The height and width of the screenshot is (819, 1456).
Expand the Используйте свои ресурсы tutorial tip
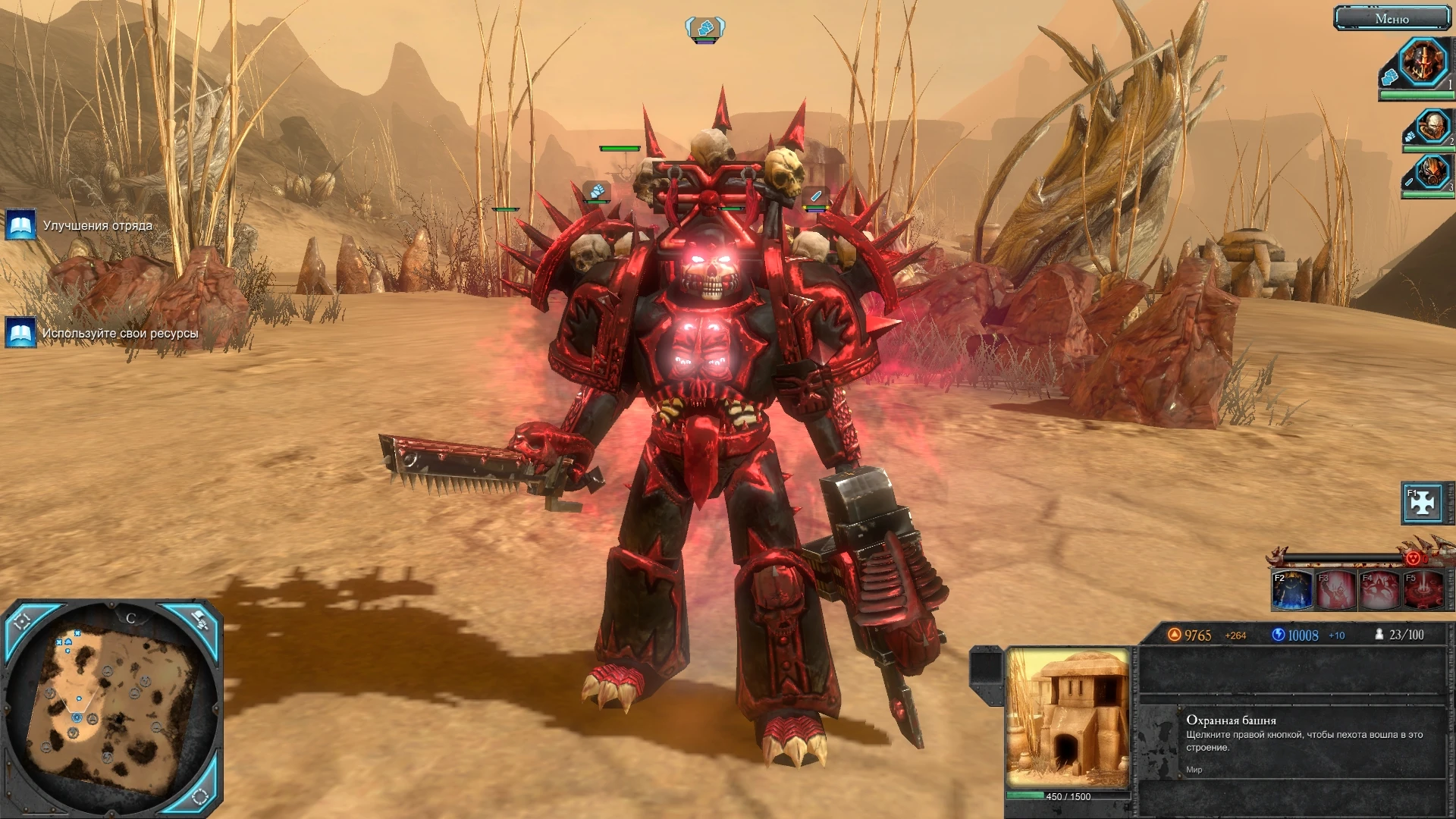[x=121, y=332]
